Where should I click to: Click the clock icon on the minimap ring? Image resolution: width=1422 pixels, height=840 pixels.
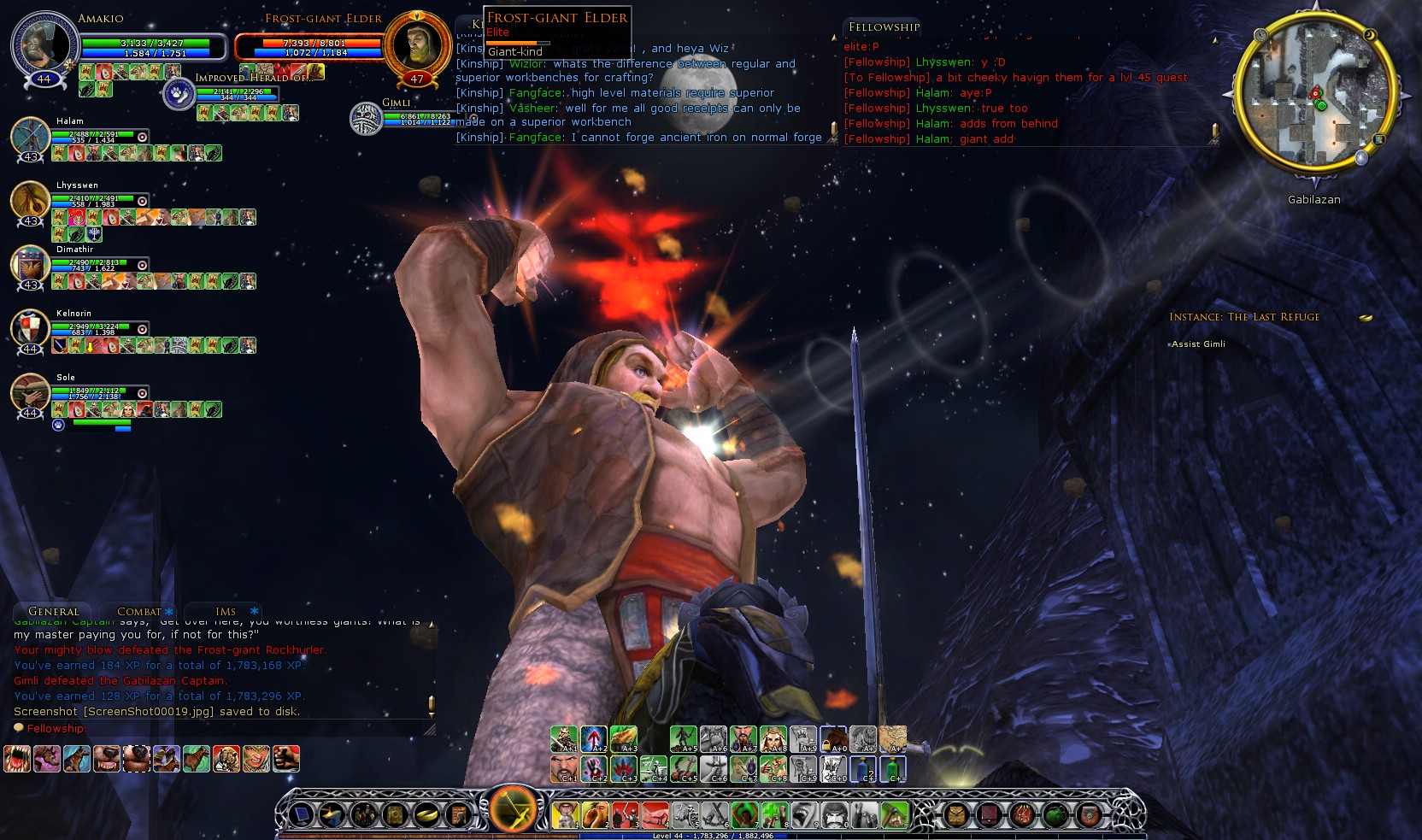click(1260, 35)
